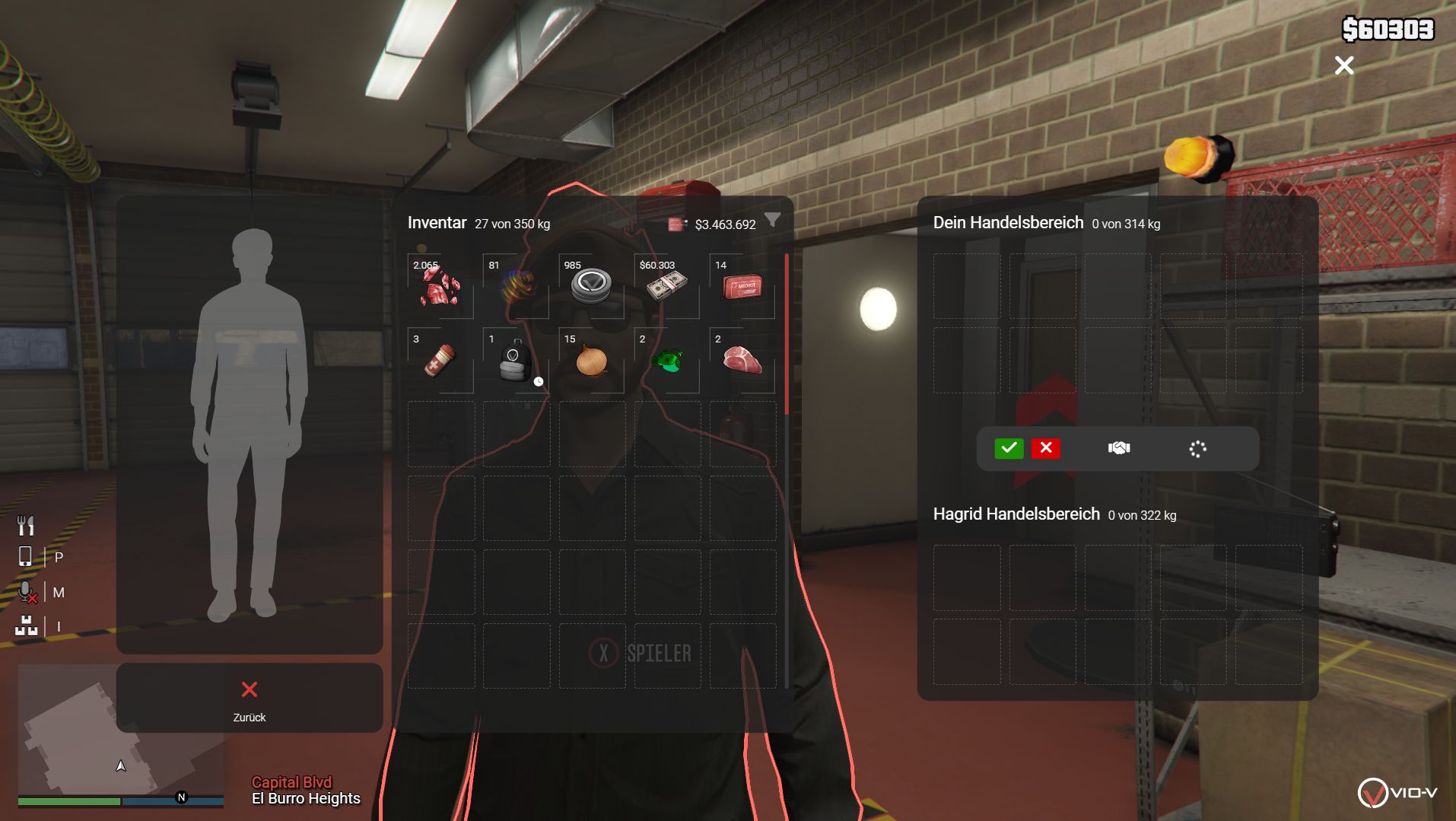Go back using the Zurück button
The image size is (1456, 821).
249,698
